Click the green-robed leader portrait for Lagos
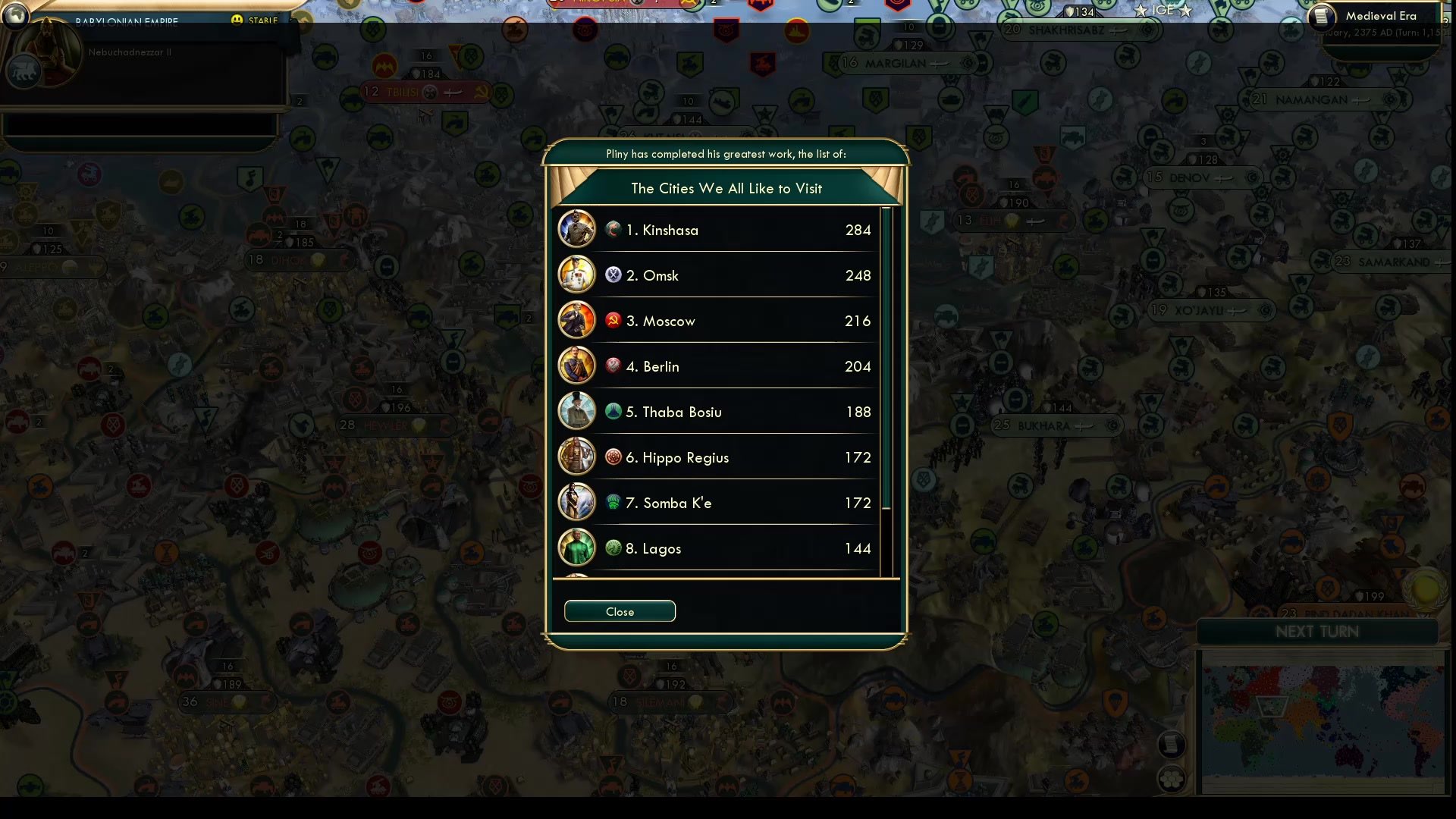 pos(577,548)
